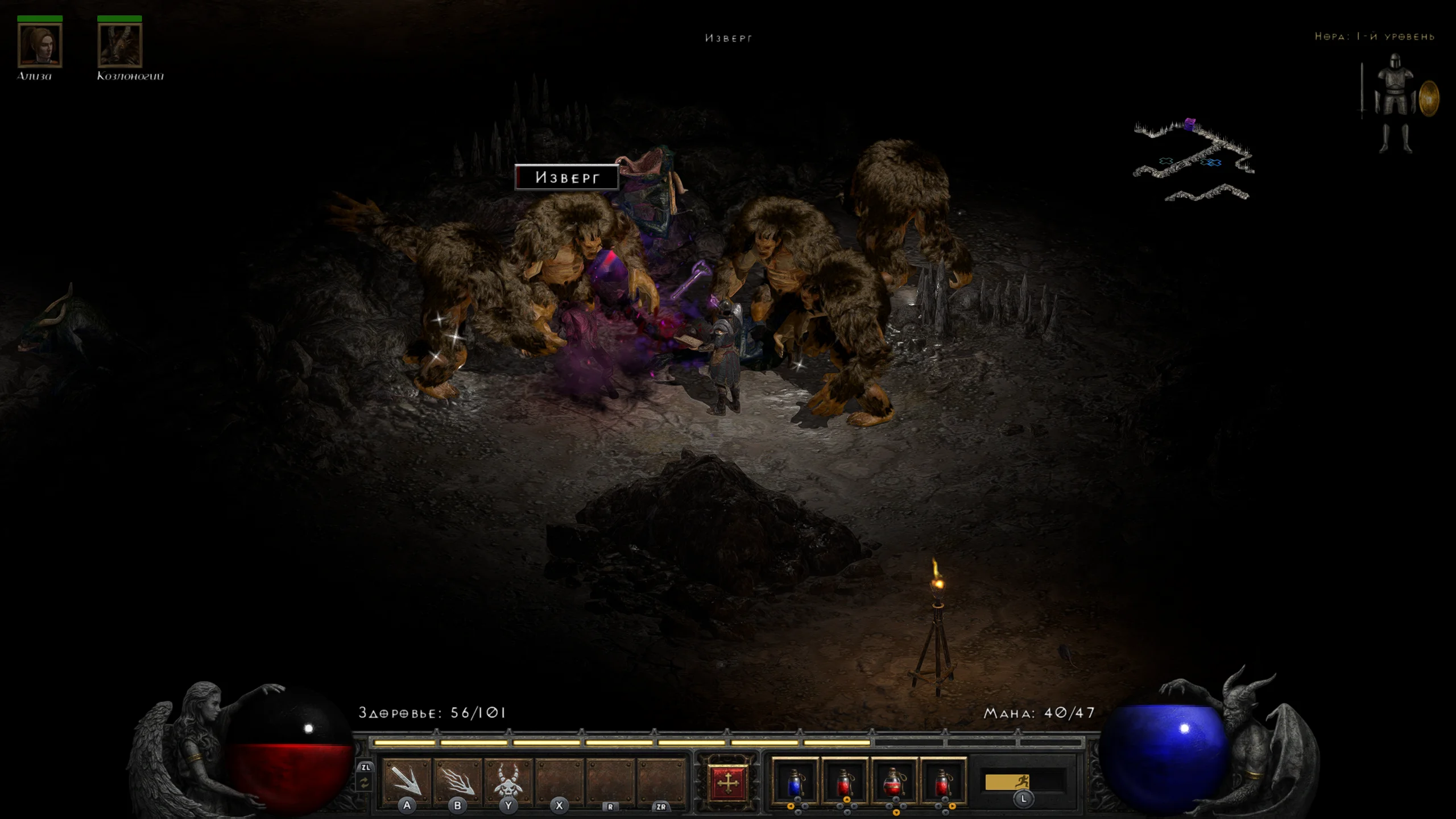Image resolution: width=1456 pixels, height=819 pixels.
Task: Use the horned skull skill
Action: tap(508, 780)
